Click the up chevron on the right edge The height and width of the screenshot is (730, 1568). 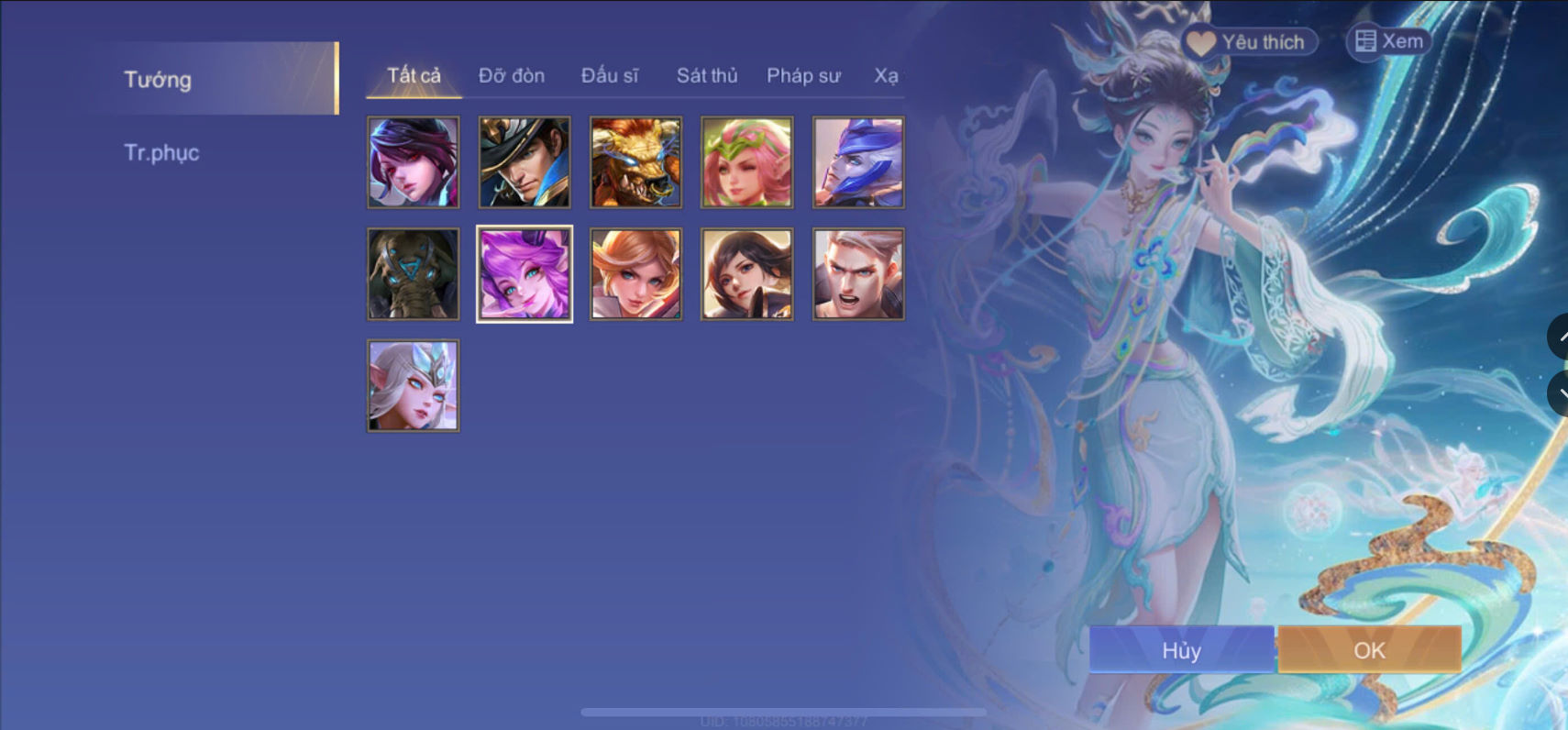(x=1561, y=337)
